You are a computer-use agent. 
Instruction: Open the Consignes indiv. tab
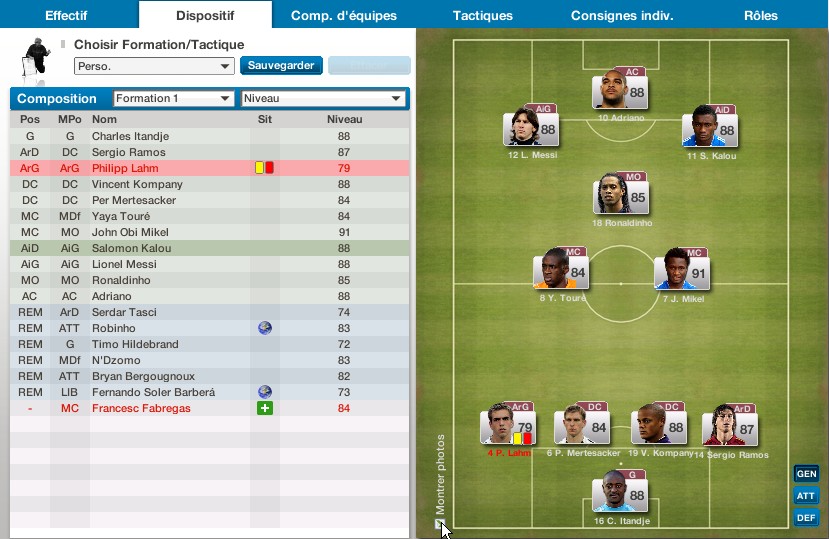coord(622,15)
